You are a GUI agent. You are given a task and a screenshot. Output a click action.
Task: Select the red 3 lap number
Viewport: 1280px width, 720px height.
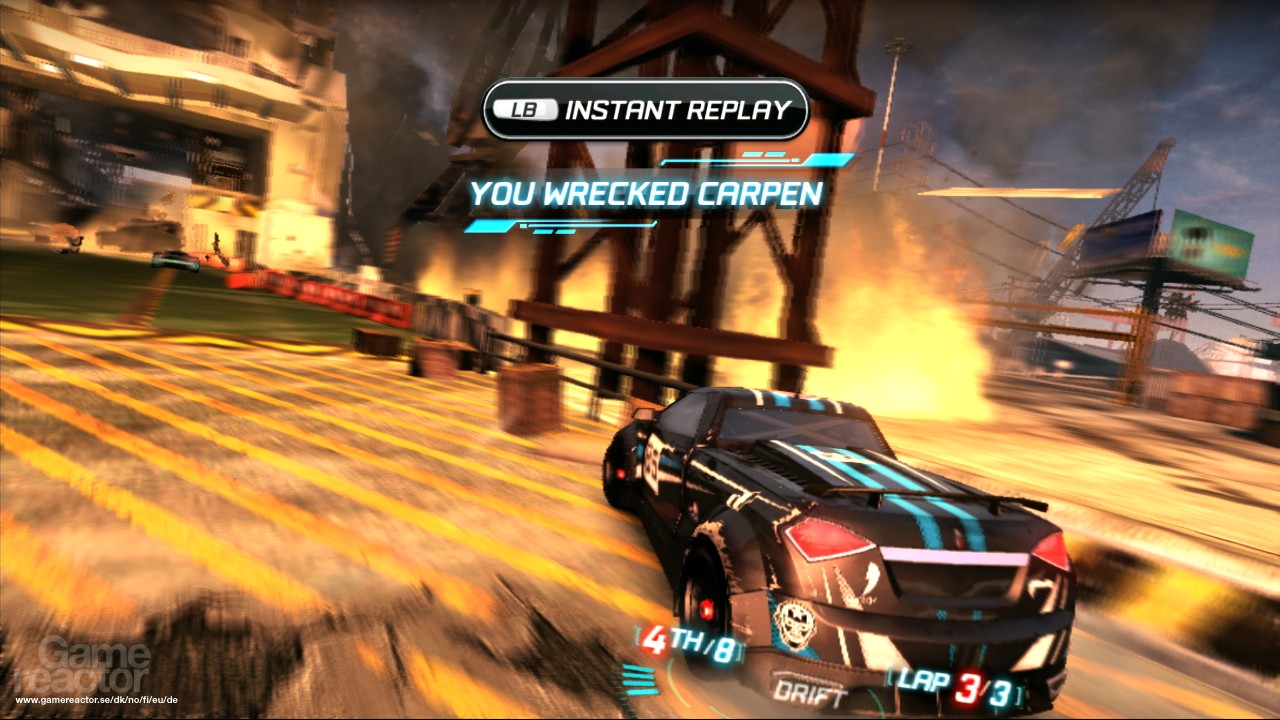point(967,690)
